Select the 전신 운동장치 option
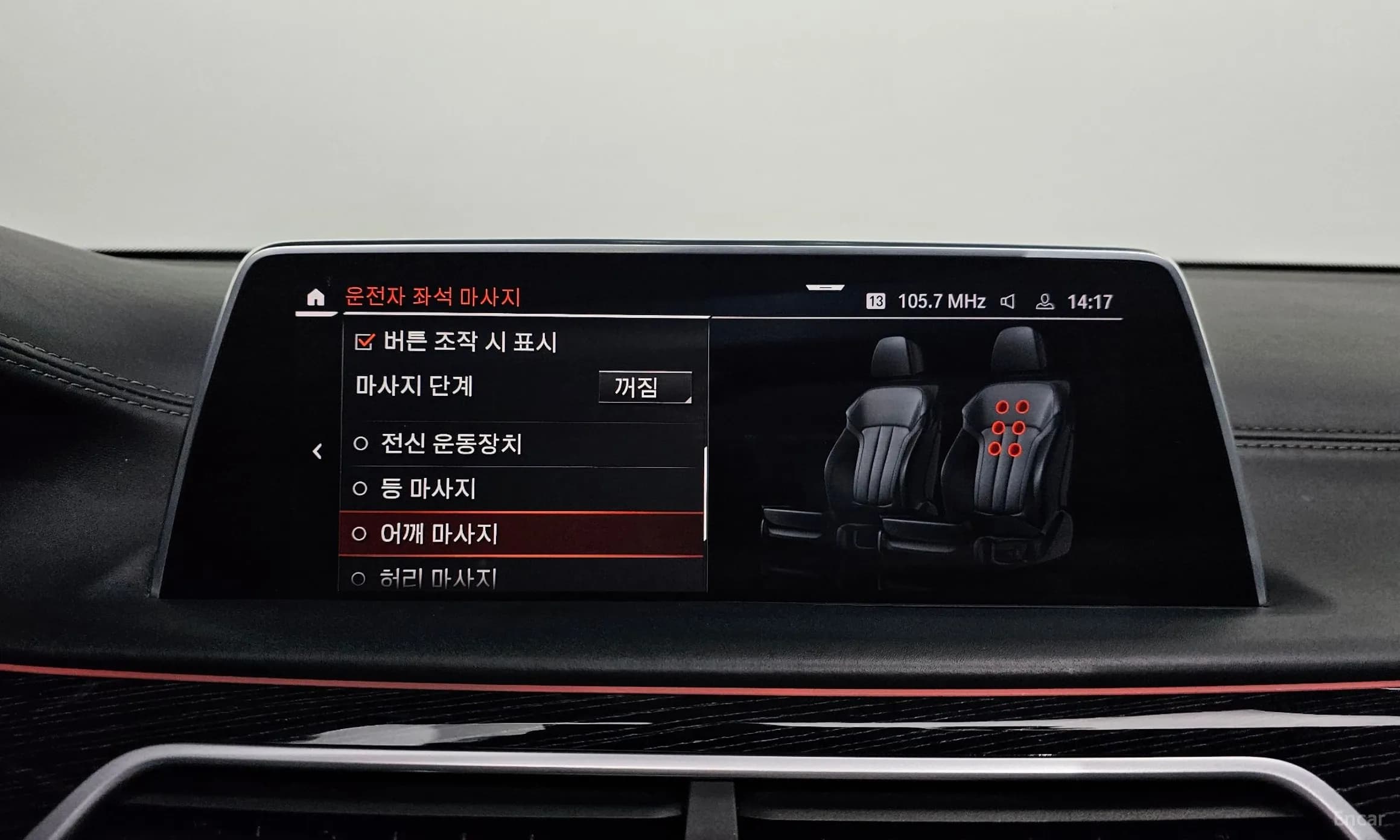The image size is (1400, 840). 451,444
